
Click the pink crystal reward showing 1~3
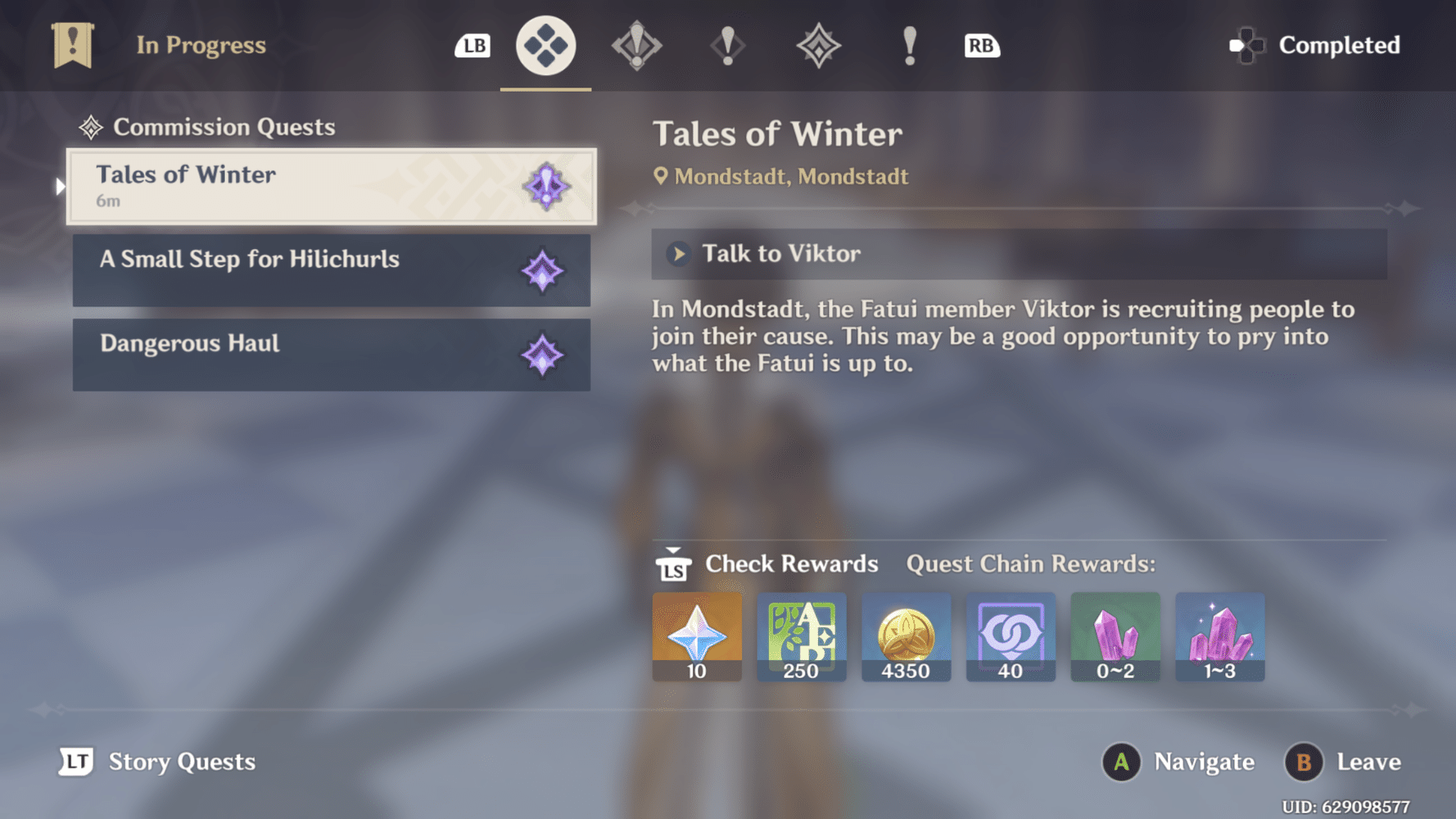pos(1220,637)
